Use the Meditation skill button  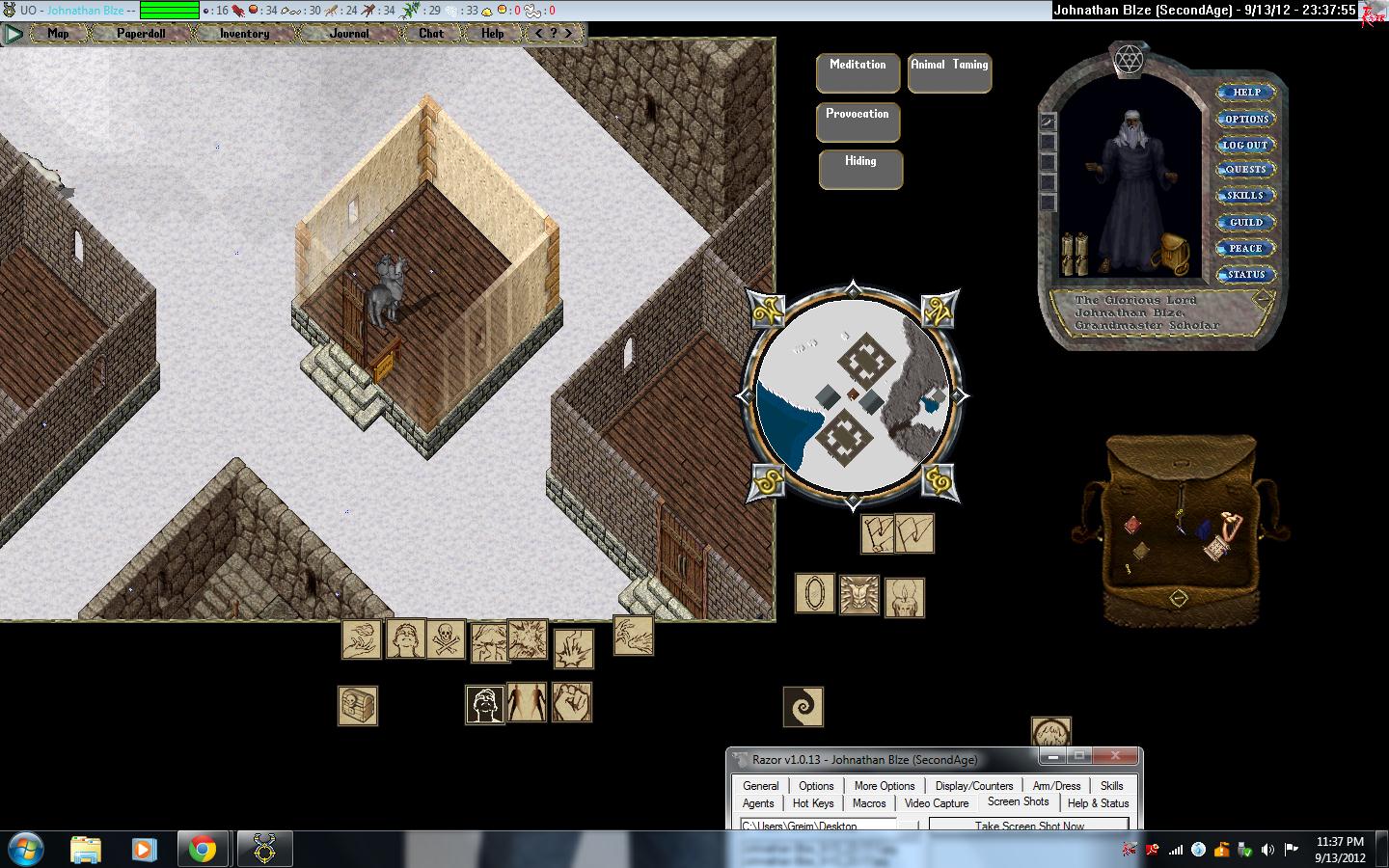[858, 72]
